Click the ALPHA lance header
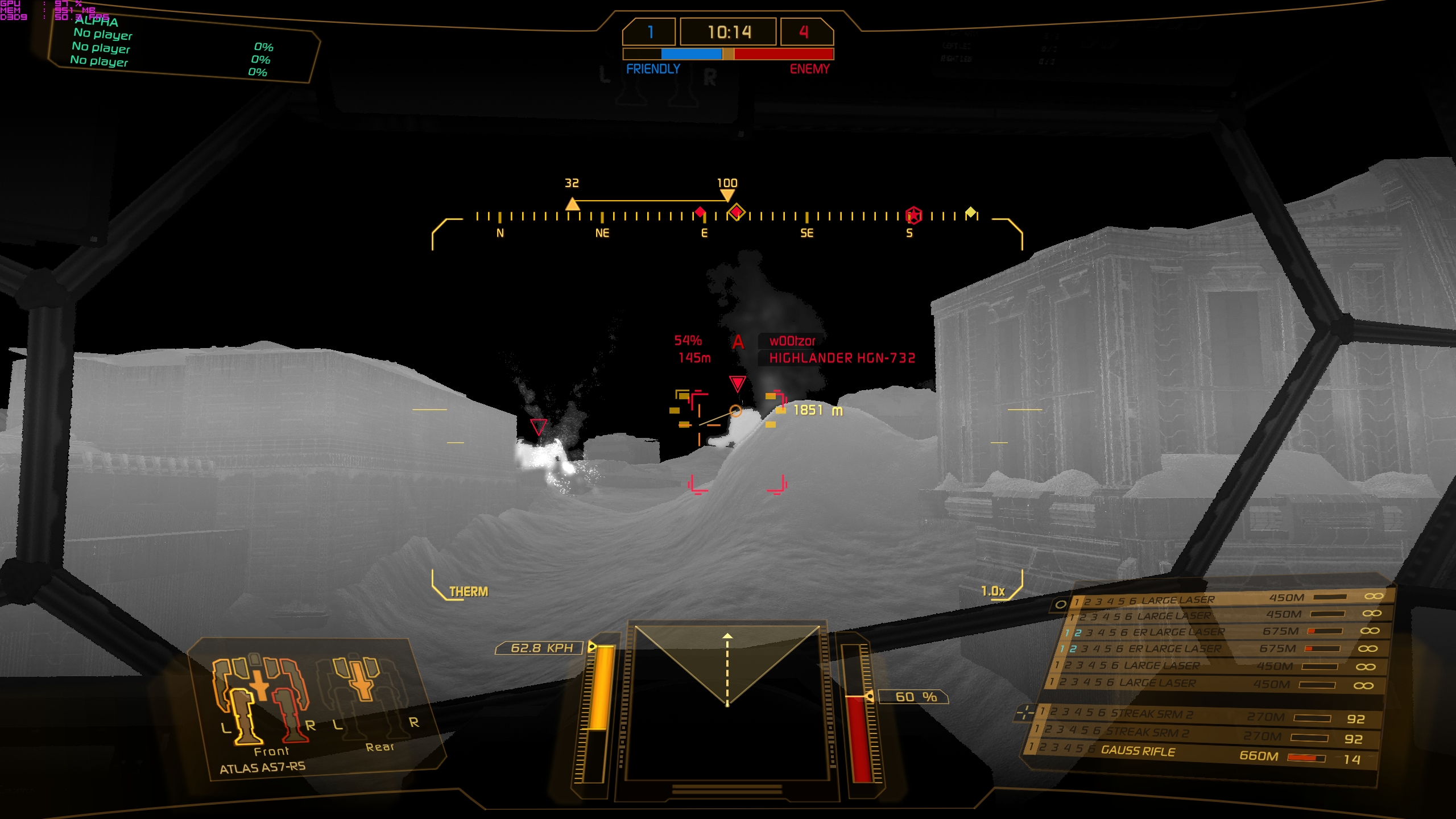1456x819 pixels. coord(97,22)
